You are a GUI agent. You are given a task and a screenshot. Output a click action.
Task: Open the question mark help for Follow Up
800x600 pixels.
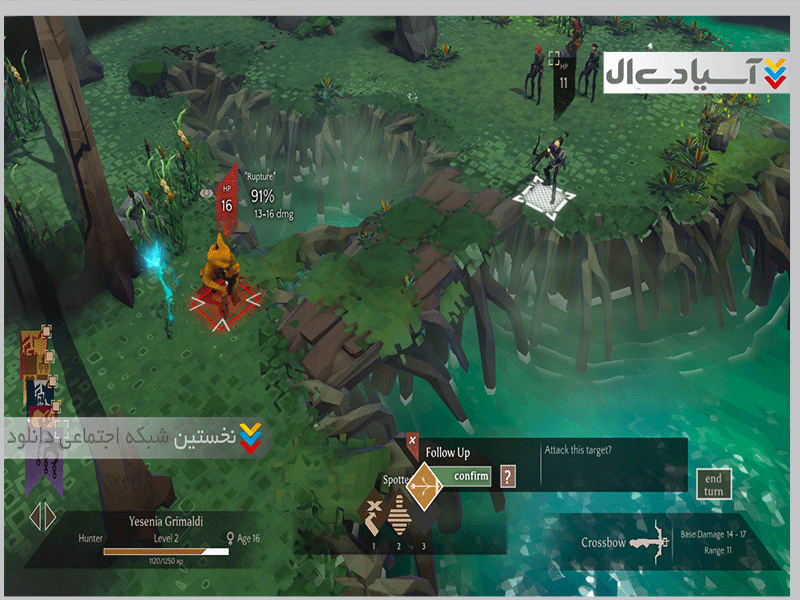coord(508,476)
